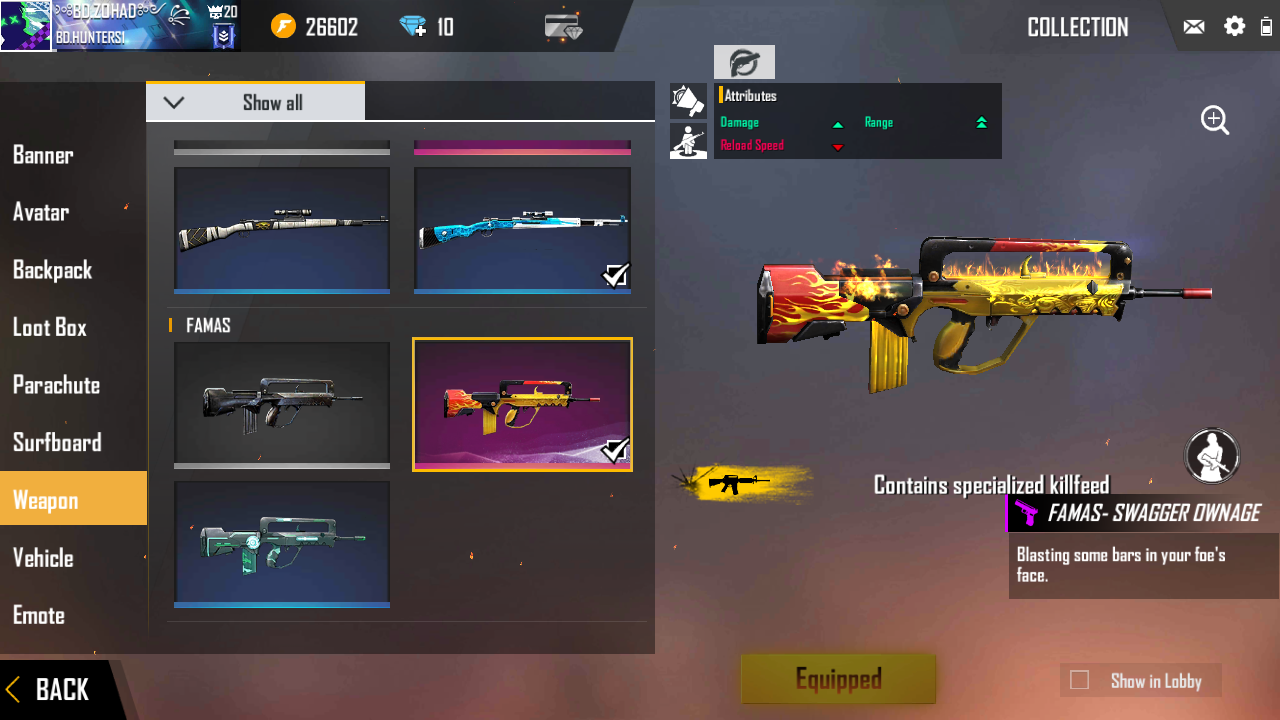
Task: Switch to the Vehicle category
Action: pos(43,558)
